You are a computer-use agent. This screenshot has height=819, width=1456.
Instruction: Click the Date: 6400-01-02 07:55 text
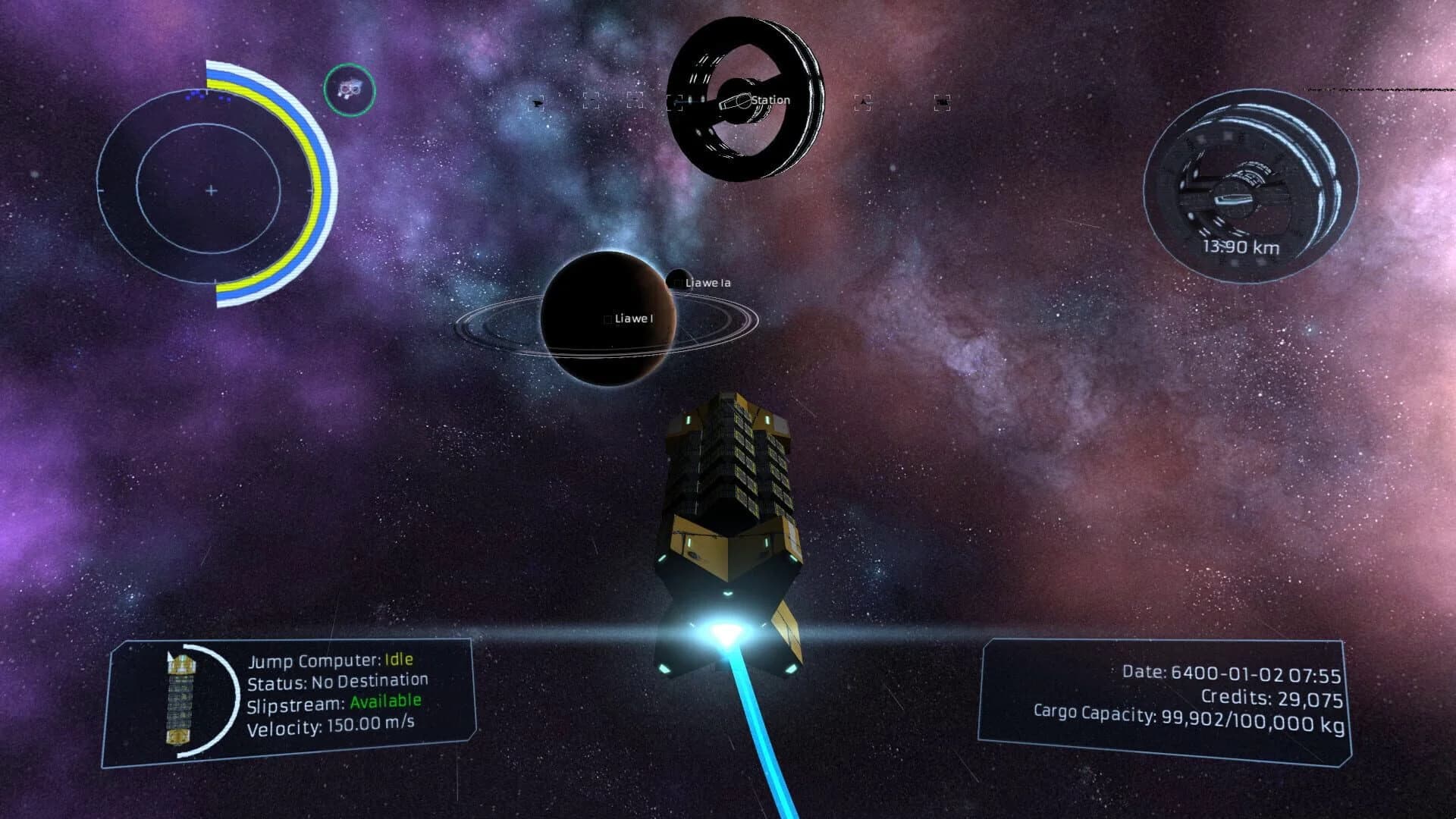(x=1228, y=672)
